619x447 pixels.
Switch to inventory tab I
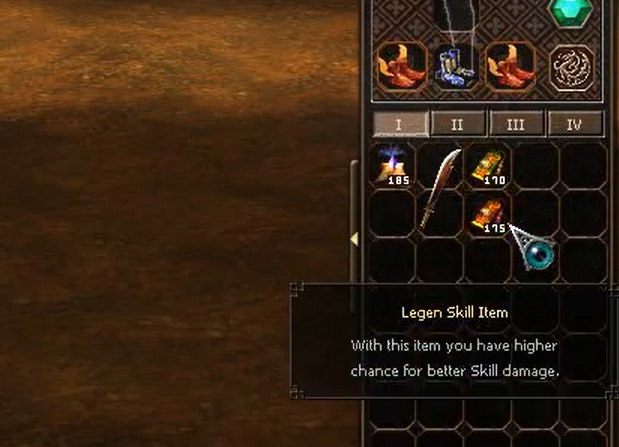pos(399,125)
